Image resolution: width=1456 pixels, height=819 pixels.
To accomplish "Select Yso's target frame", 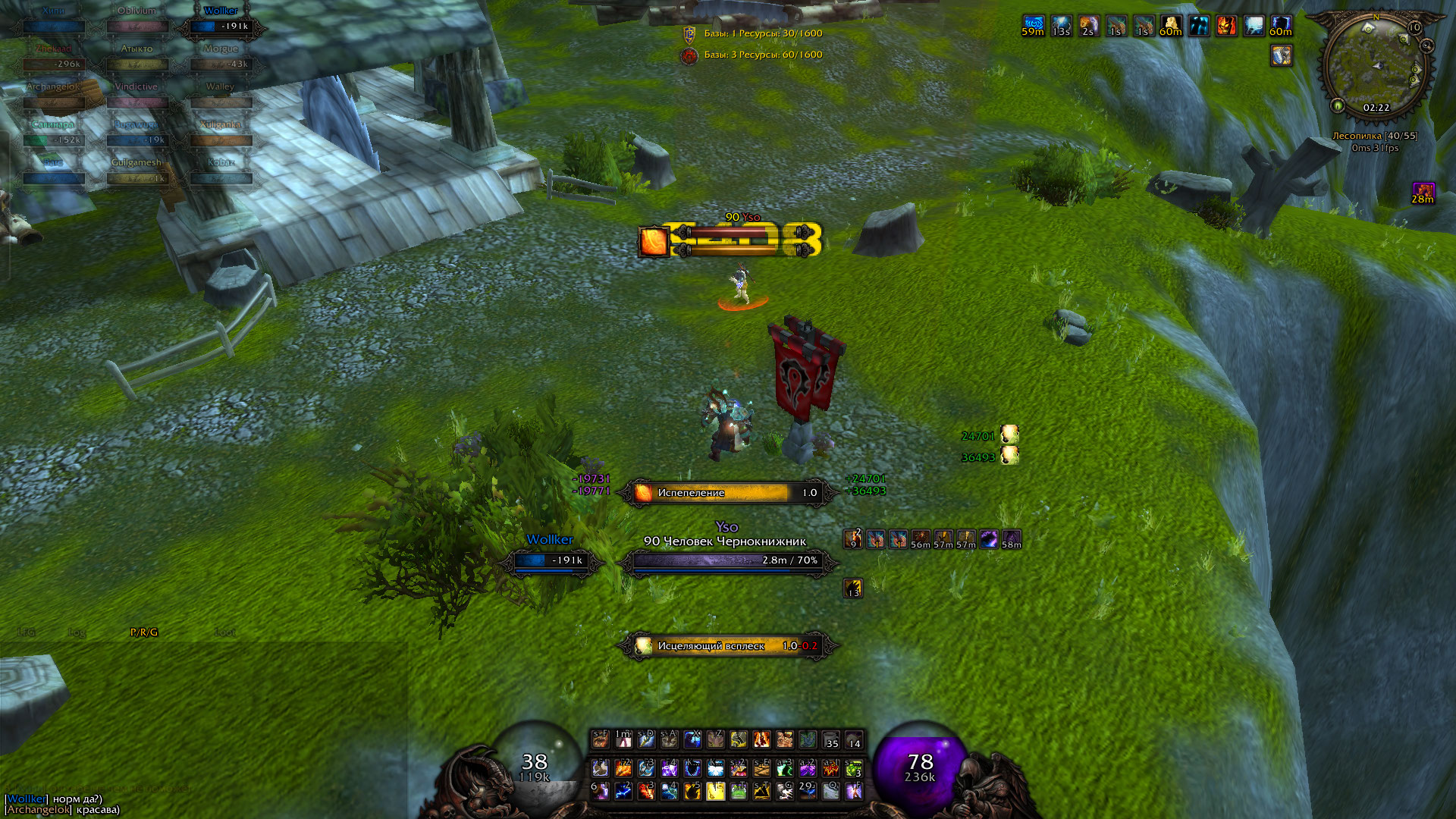I will [x=728, y=560].
